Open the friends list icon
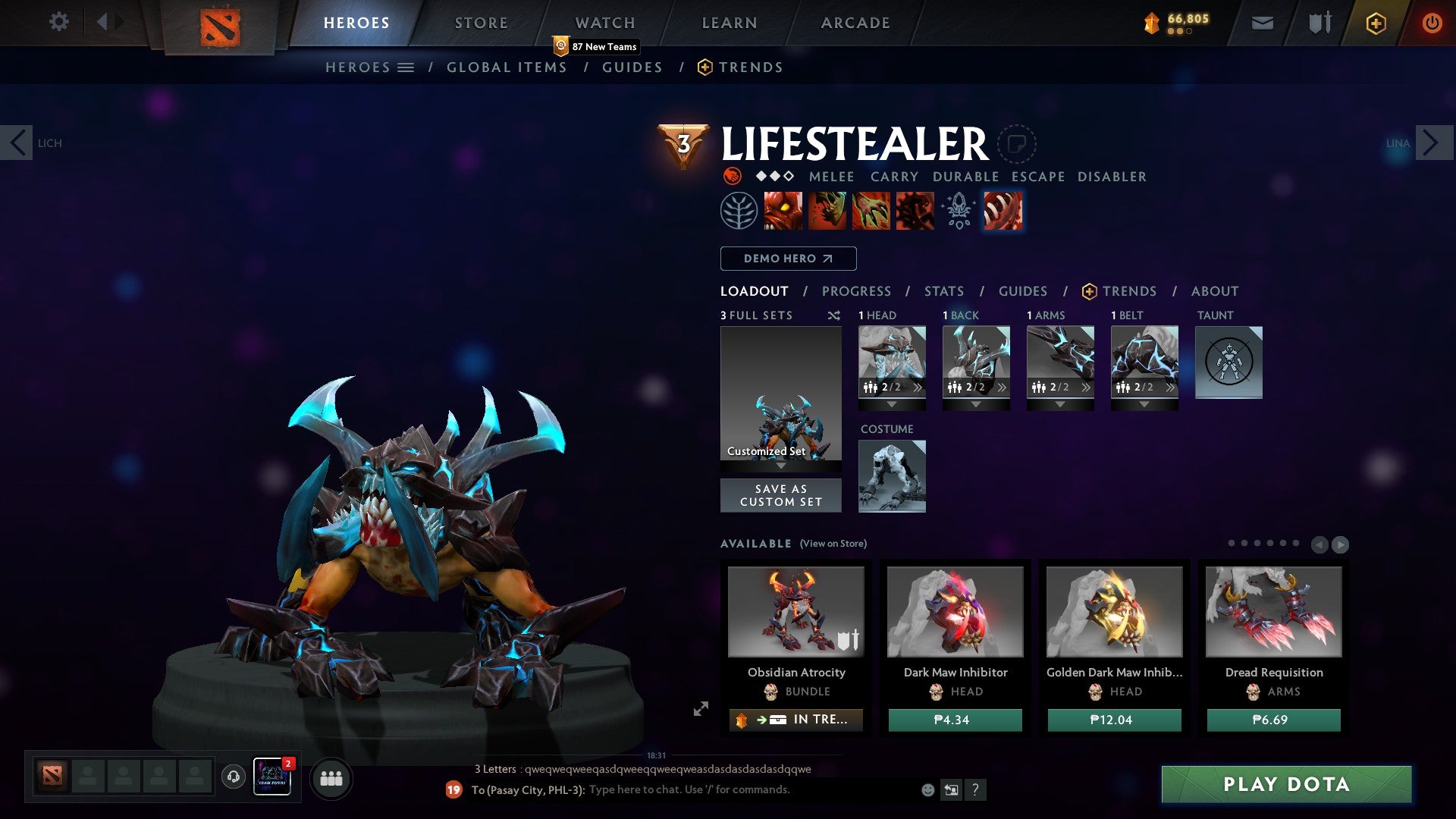This screenshot has width=1456, height=819. point(331,778)
